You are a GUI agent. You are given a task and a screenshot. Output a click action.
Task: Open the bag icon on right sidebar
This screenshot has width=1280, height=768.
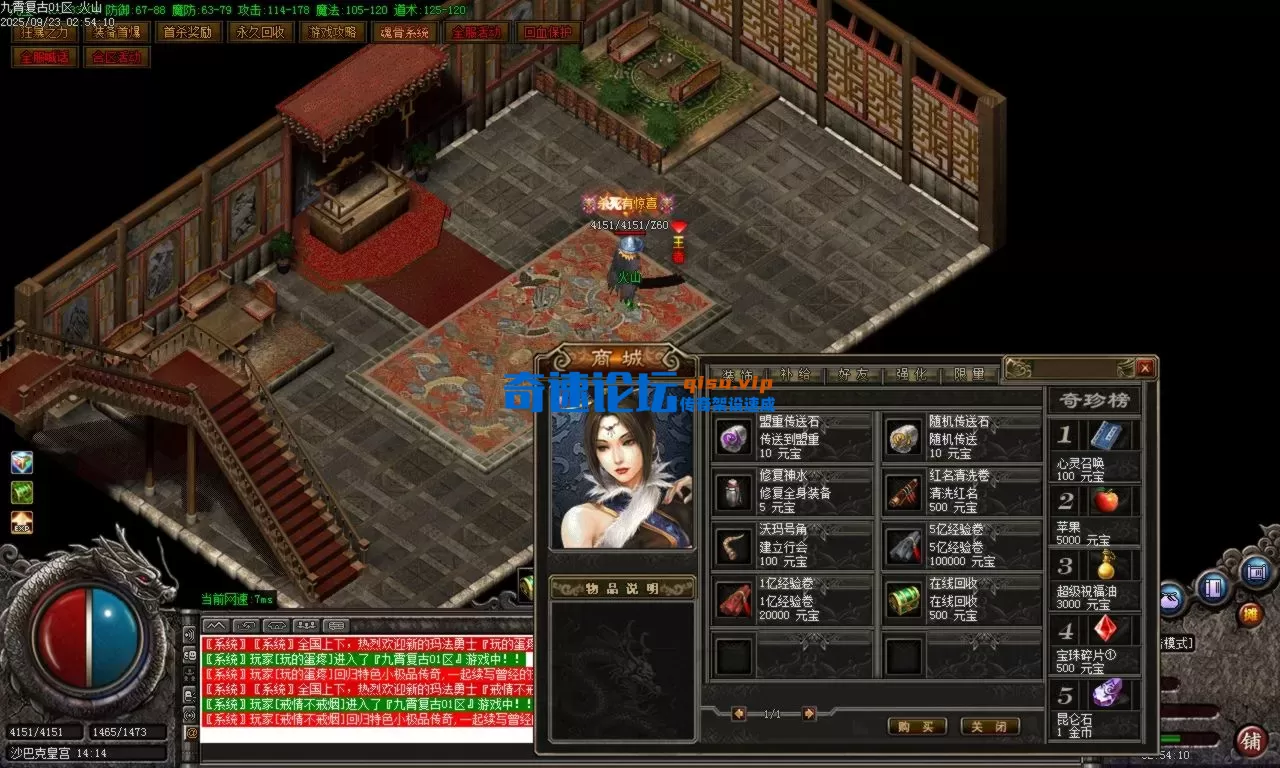tap(1169, 598)
